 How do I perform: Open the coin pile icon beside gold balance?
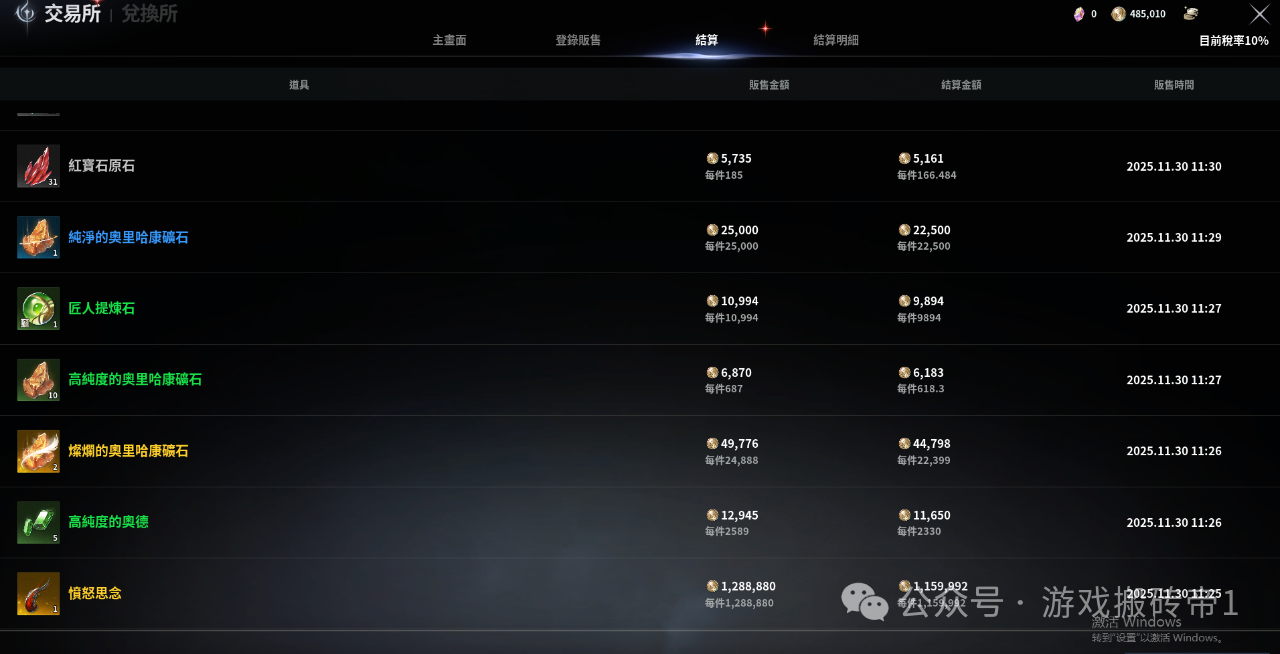[1191, 14]
